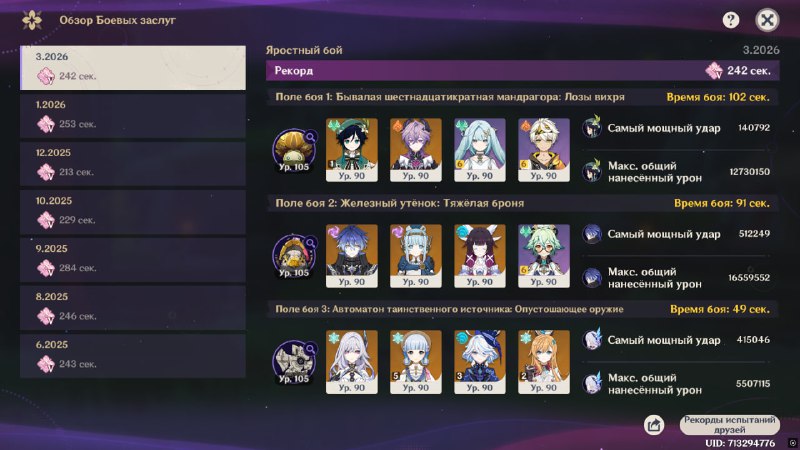This screenshot has height=450, width=800.
Task: Open the help question mark button
Action: pos(731,19)
